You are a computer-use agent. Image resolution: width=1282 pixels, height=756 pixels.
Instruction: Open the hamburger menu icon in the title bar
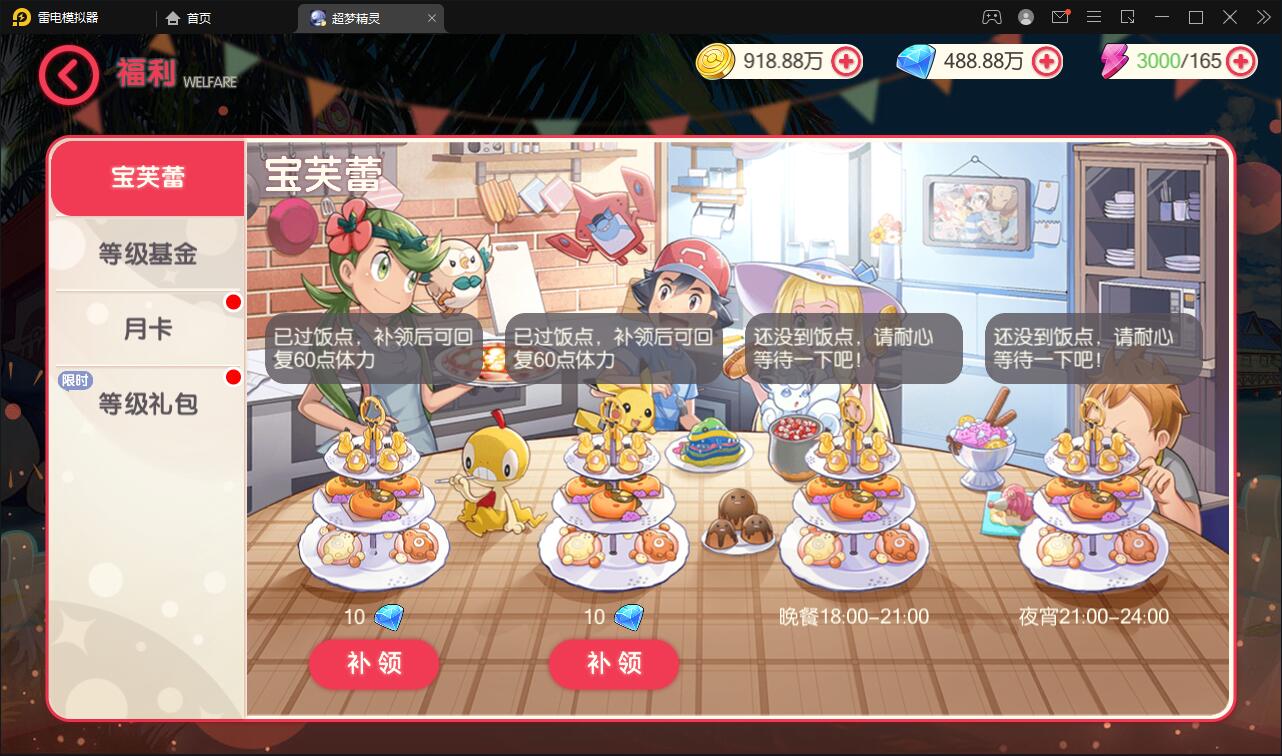point(1094,17)
